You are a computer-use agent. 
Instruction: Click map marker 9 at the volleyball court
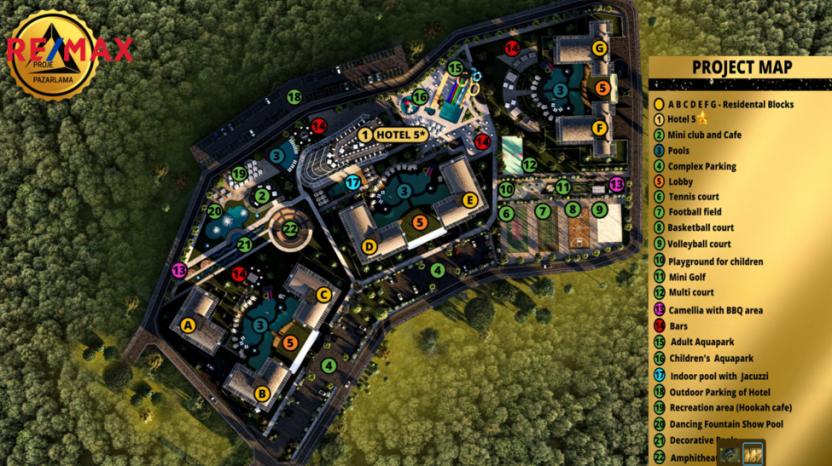(x=598, y=210)
